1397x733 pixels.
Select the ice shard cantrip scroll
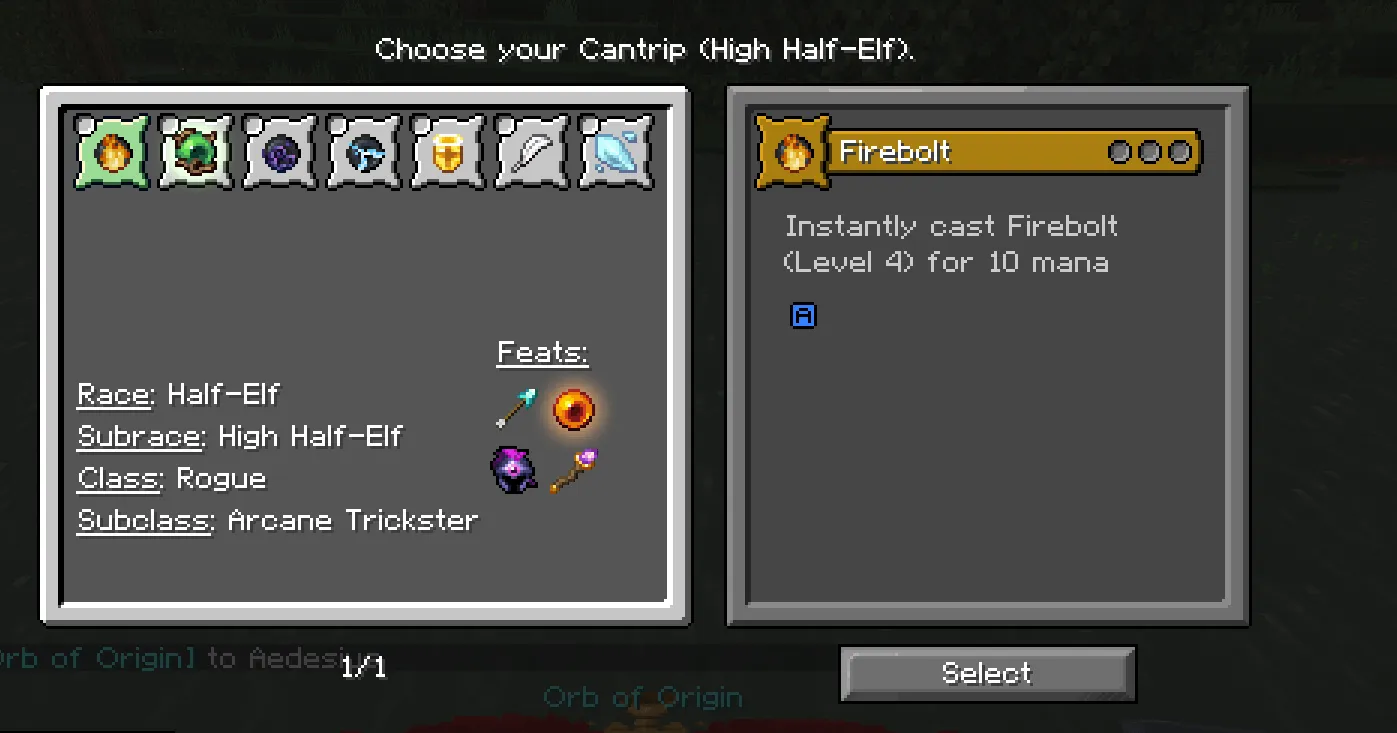[615, 152]
